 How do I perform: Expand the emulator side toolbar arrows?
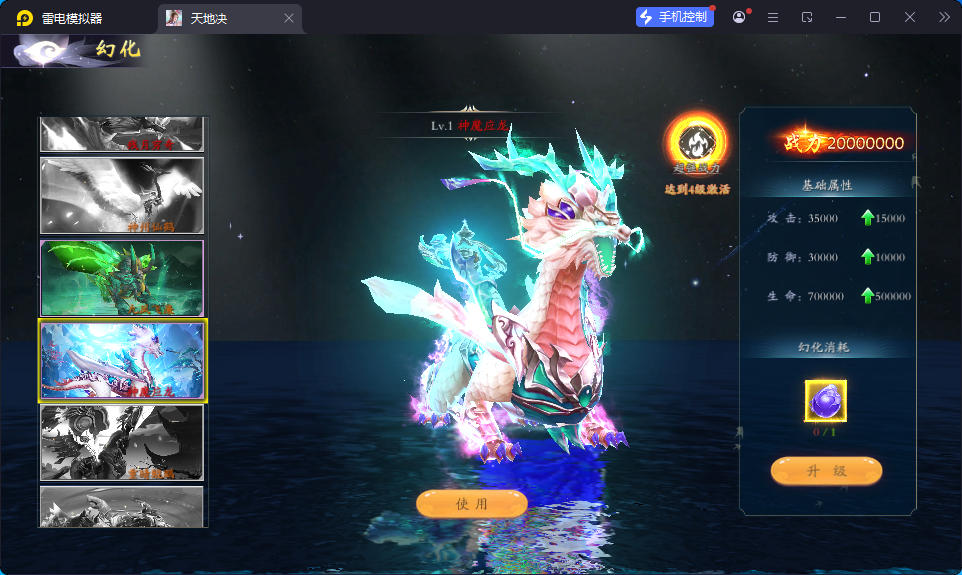tap(944, 17)
